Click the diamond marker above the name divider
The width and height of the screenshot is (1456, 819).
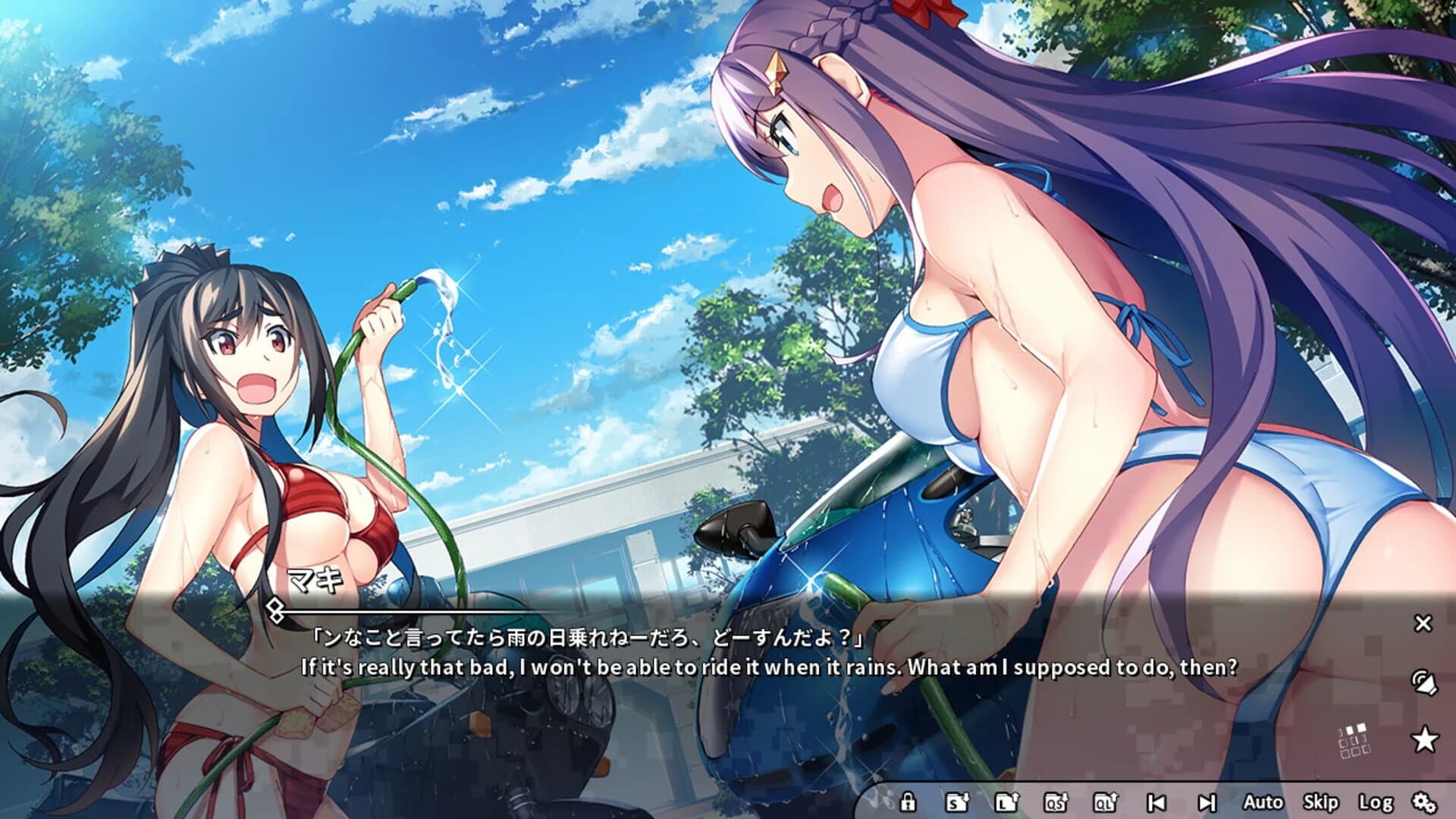pyautogui.click(x=275, y=607)
